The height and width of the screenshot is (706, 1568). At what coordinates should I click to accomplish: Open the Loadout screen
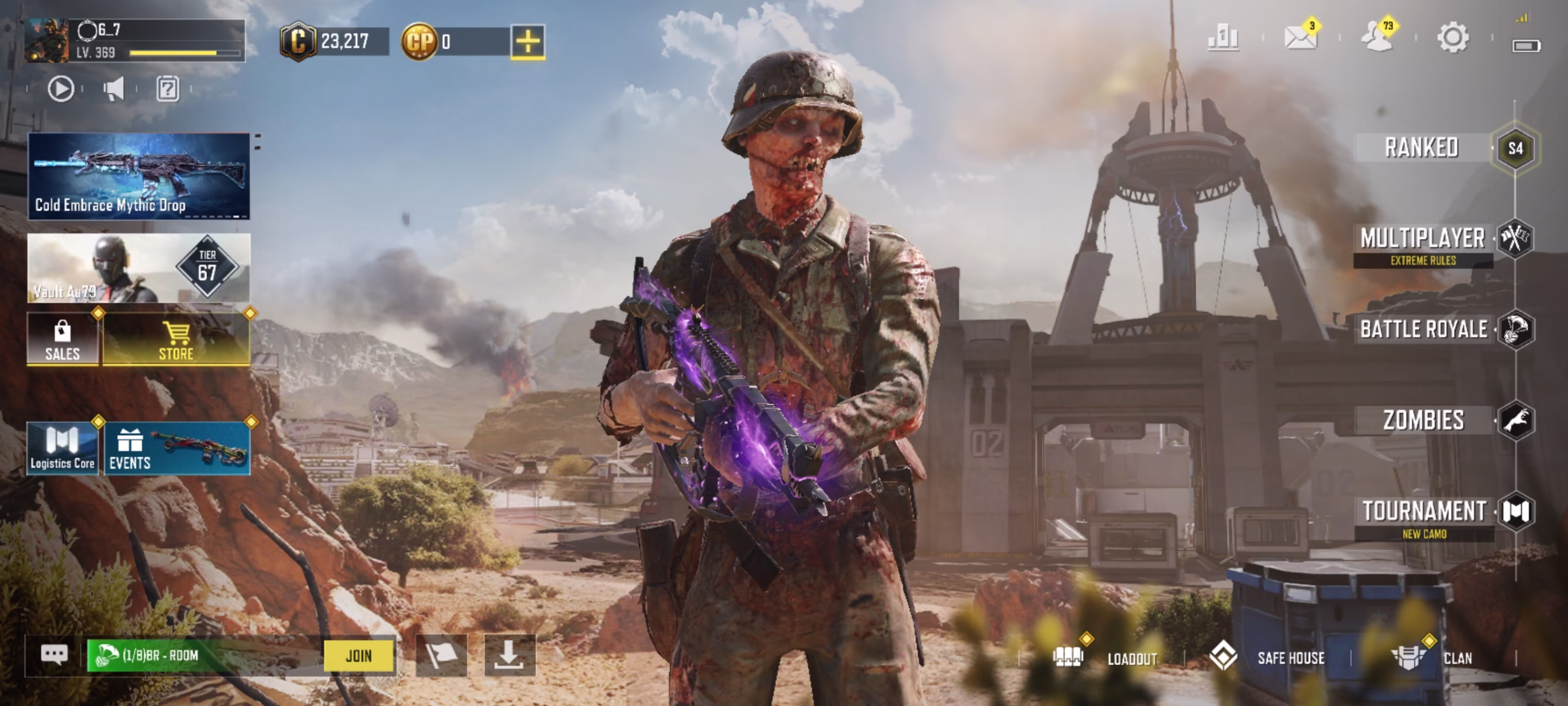tap(1106, 658)
